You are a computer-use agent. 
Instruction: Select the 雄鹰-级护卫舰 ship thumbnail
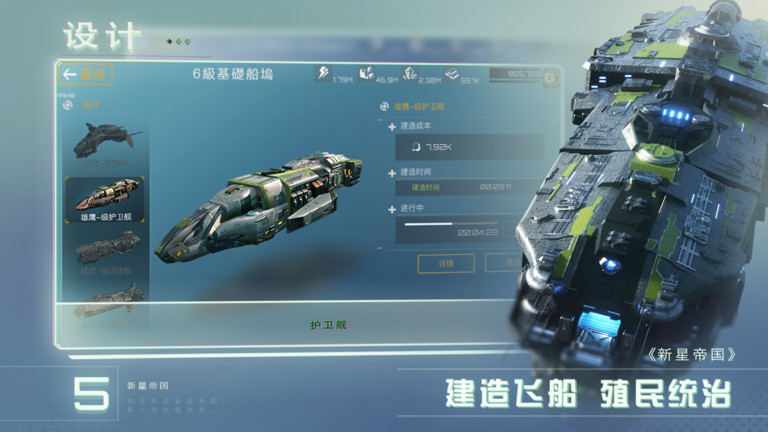tap(105, 197)
